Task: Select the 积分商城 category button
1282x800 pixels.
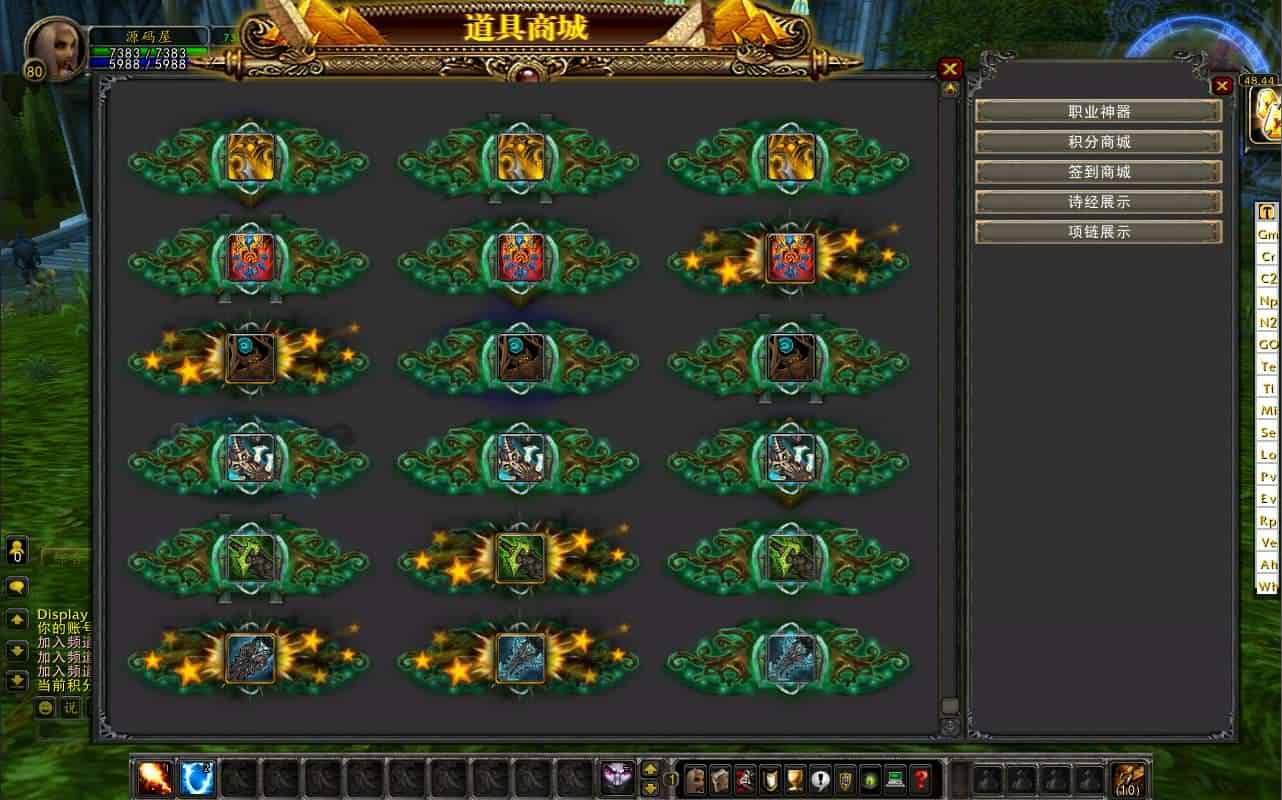Action: 1098,142
